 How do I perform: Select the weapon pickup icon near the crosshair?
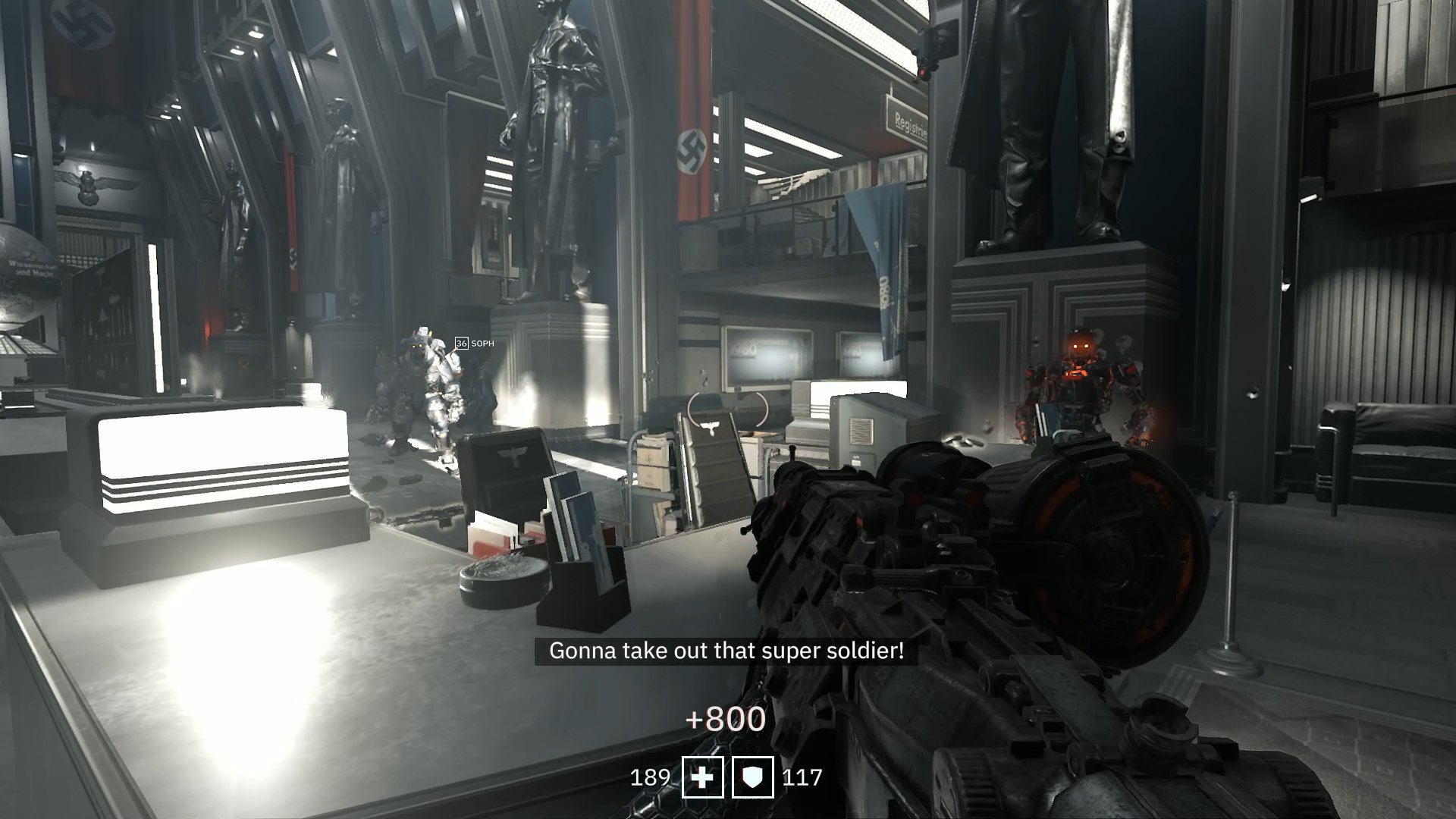(x=708, y=426)
